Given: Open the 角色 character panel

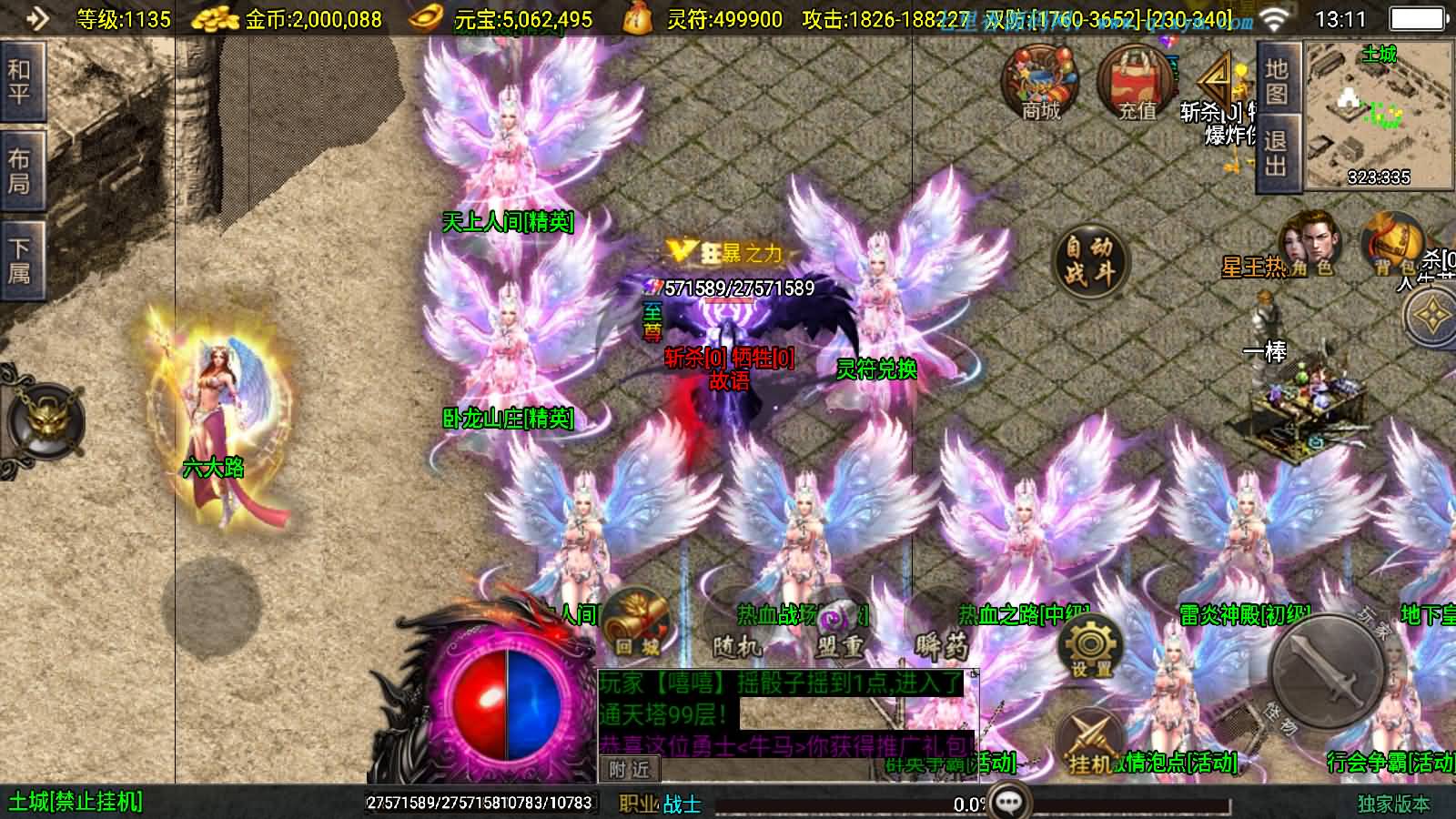Looking at the screenshot, I should (x=1310, y=244).
